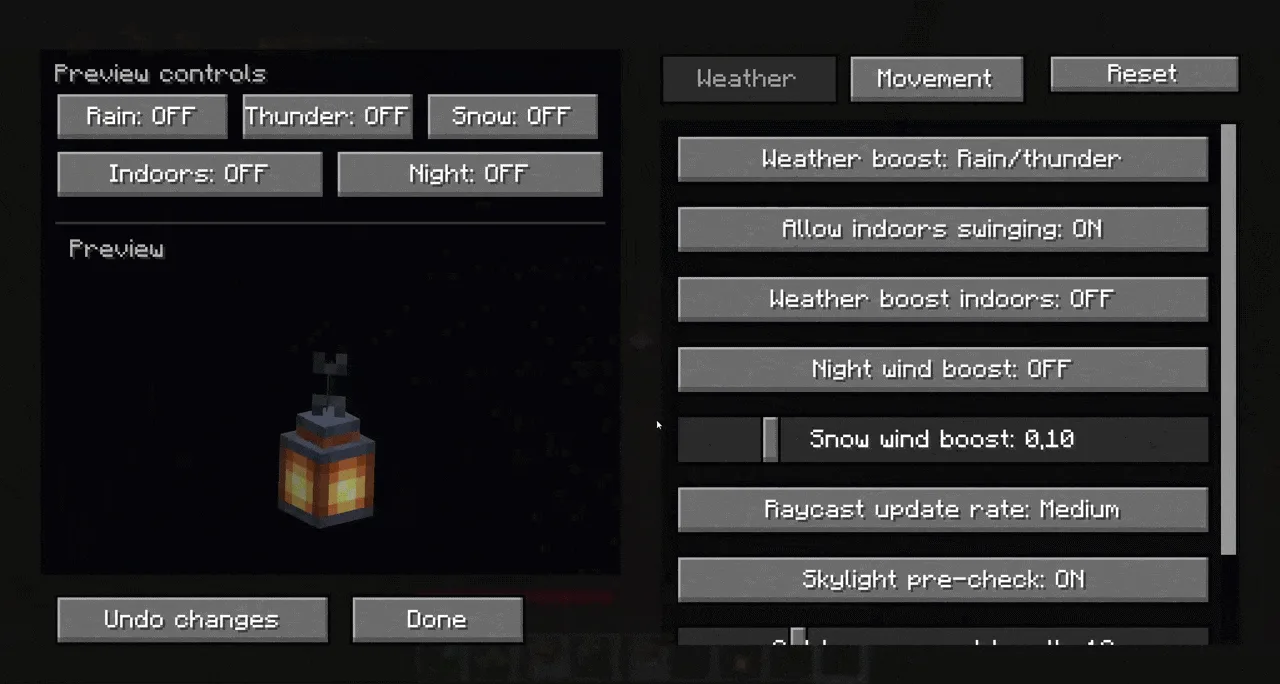Change the Weather boost Rain/thunder option

click(x=942, y=159)
